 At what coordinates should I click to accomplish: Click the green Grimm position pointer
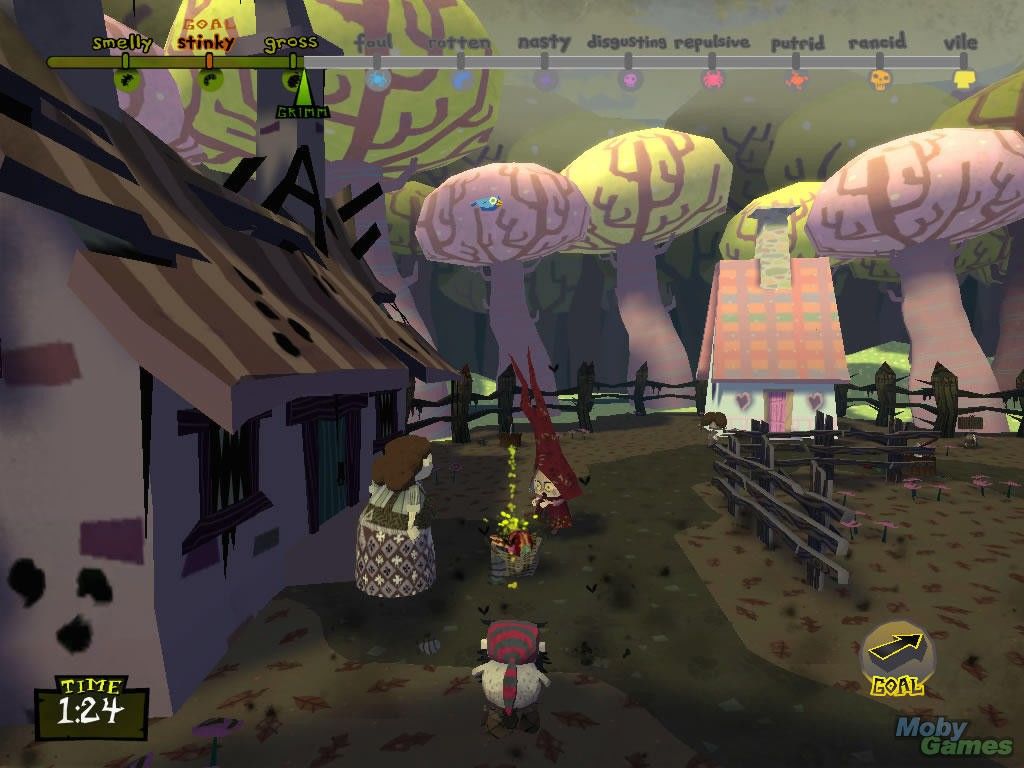(302, 97)
